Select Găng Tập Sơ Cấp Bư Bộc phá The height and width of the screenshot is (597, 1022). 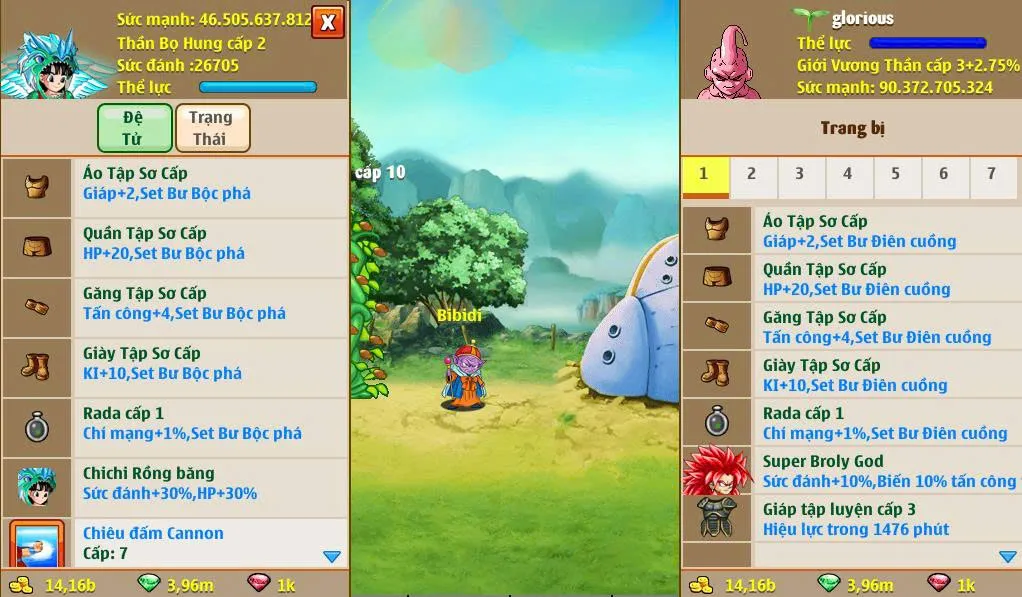pyautogui.click(x=175, y=304)
